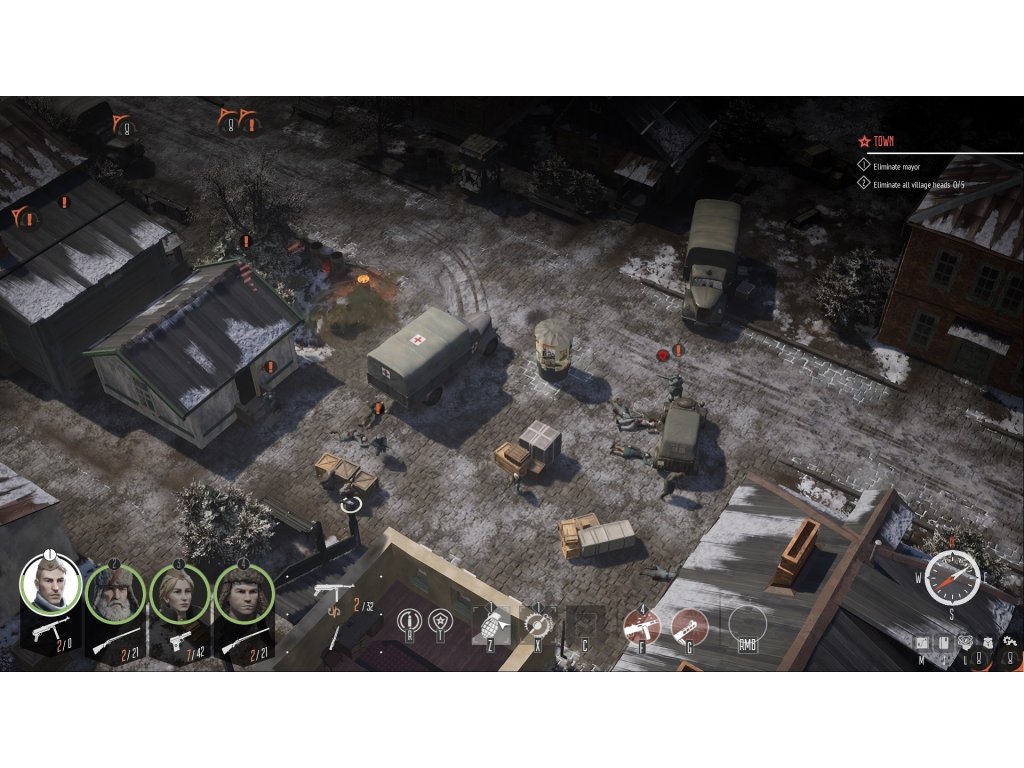Click the compass dial

[950, 577]
